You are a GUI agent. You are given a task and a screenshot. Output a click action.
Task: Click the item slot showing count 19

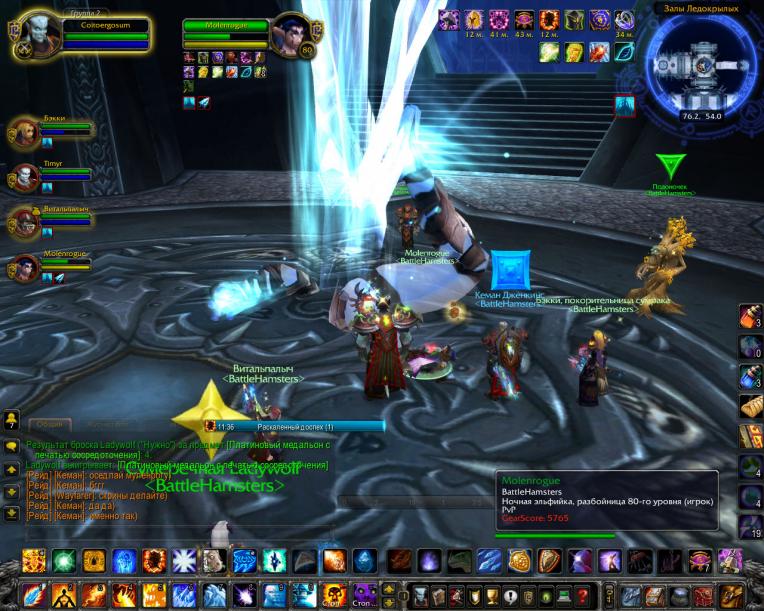click(x=751, y=526)
